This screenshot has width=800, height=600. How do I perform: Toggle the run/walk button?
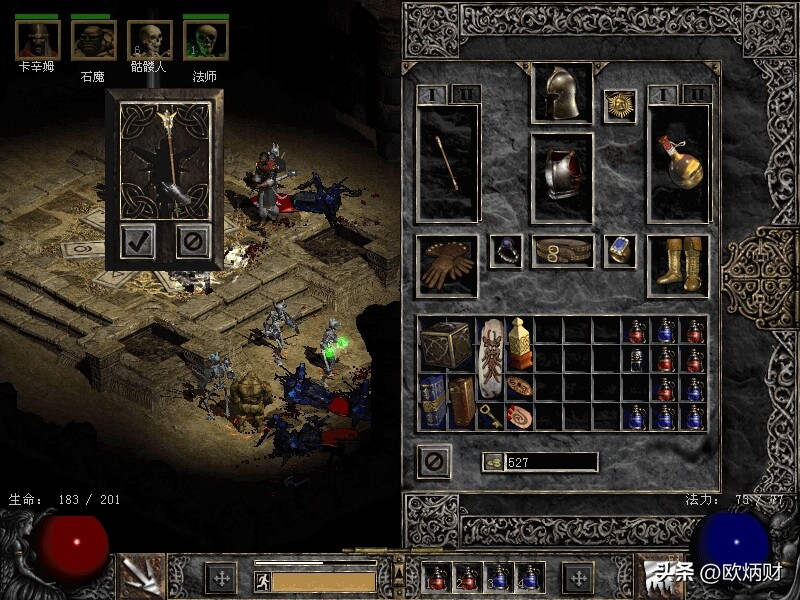point(262,581)
